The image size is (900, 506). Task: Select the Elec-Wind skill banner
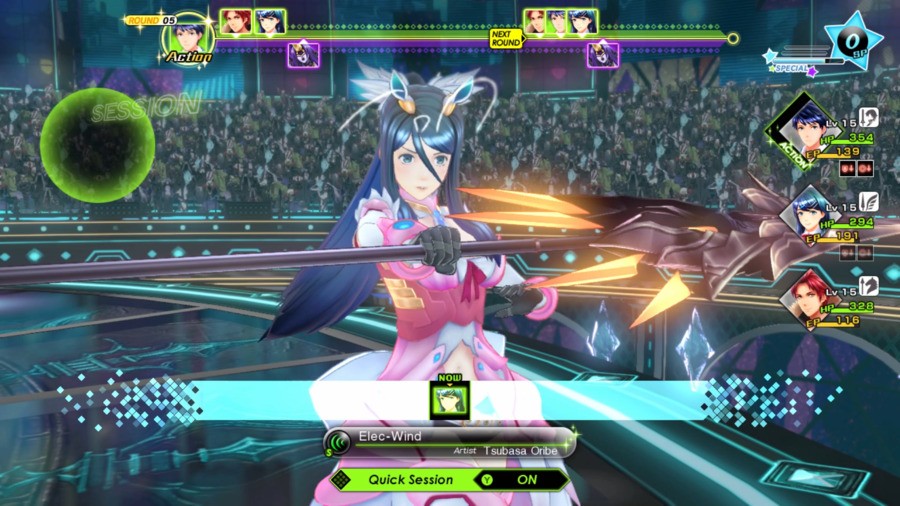(x=450, y=442)
